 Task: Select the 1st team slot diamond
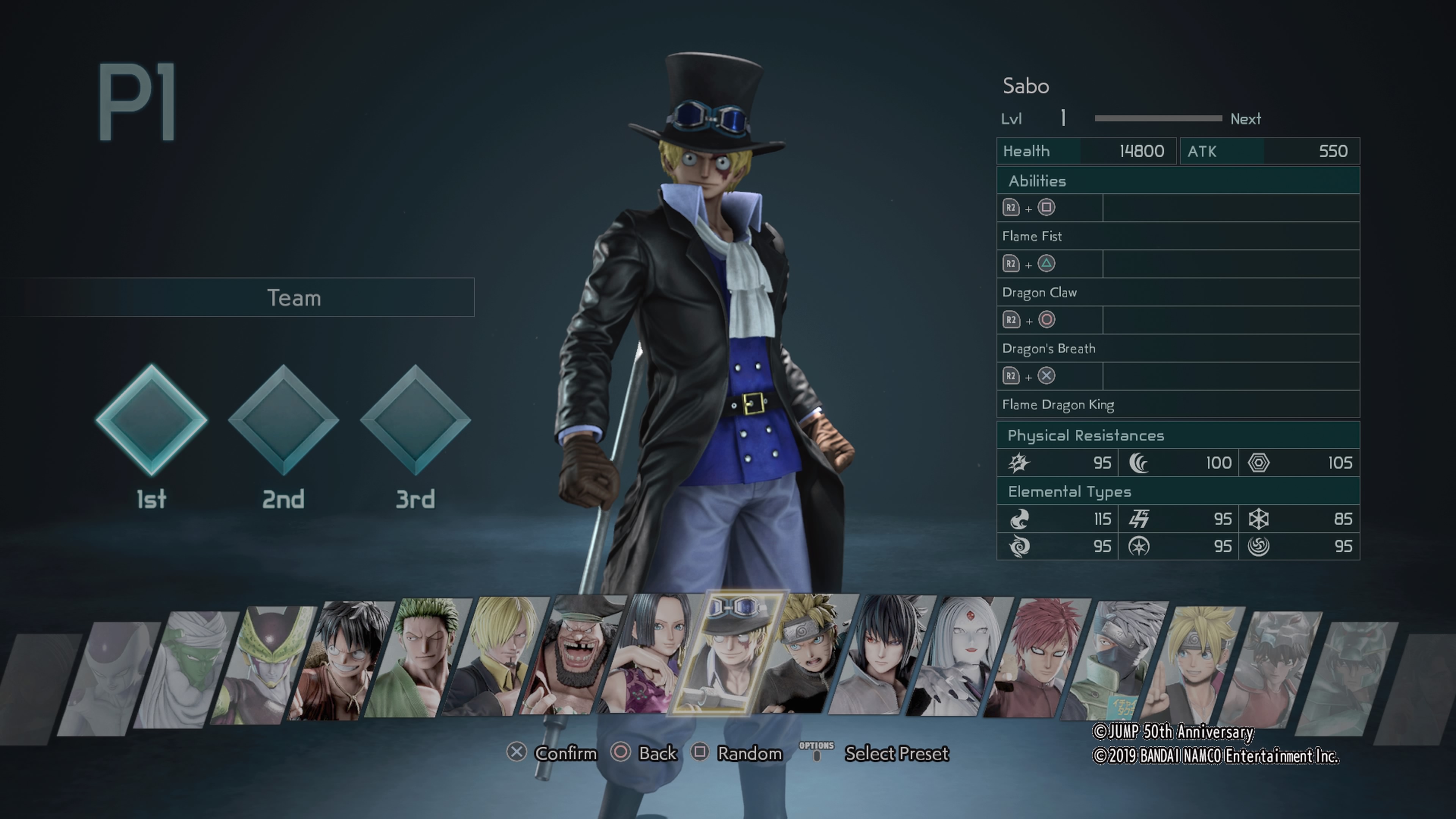point(152,420)
